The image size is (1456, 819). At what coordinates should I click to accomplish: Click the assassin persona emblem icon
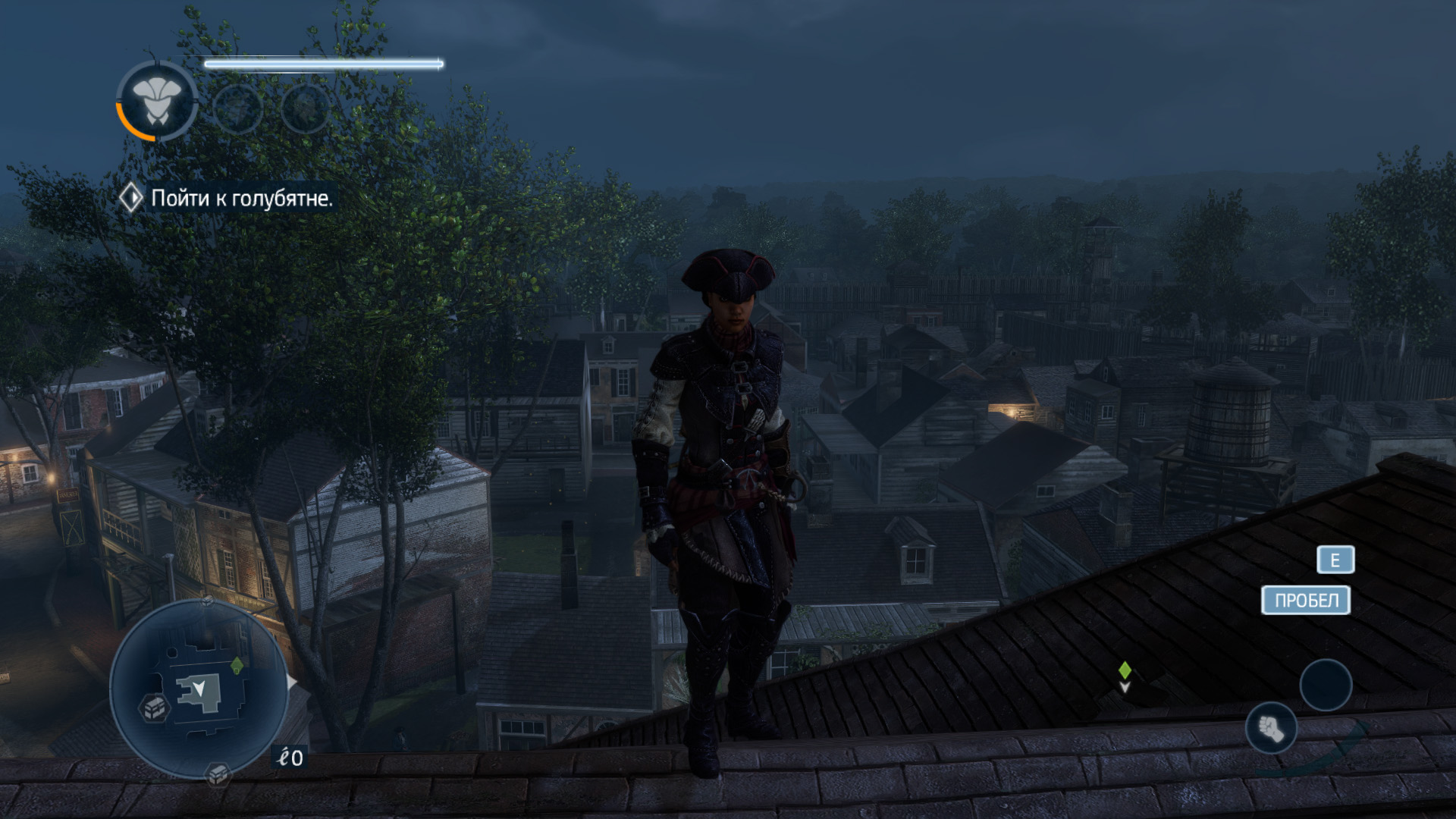coord(157,101)
